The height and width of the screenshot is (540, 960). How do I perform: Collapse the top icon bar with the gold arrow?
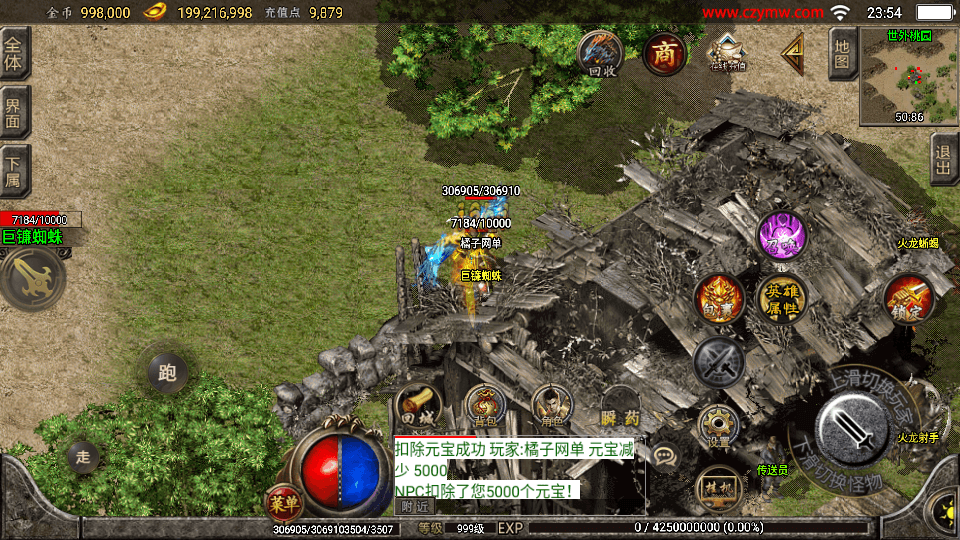(793, 54)
